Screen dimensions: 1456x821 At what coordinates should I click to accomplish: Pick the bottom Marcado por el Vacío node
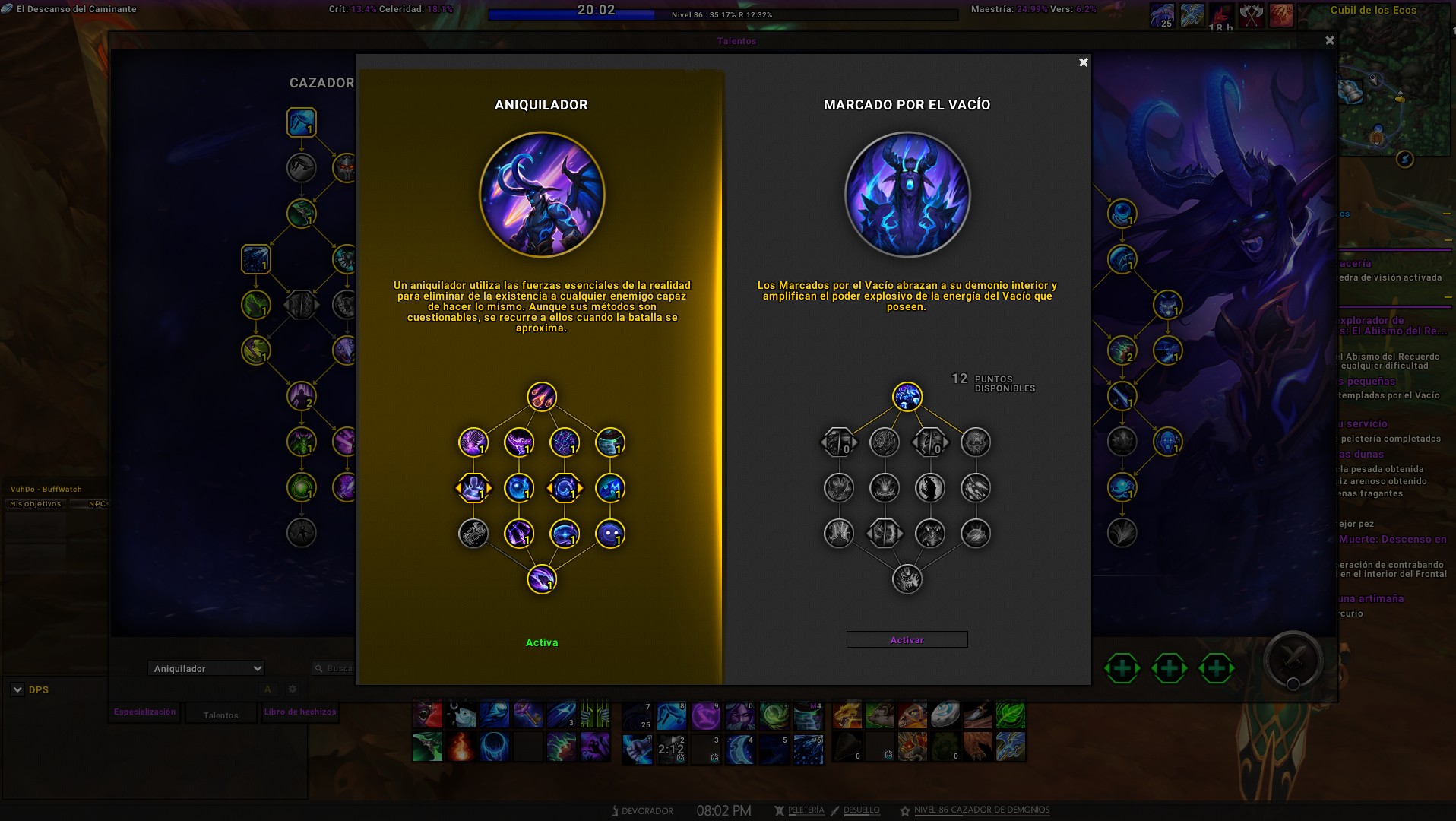(x=907, y=579)
